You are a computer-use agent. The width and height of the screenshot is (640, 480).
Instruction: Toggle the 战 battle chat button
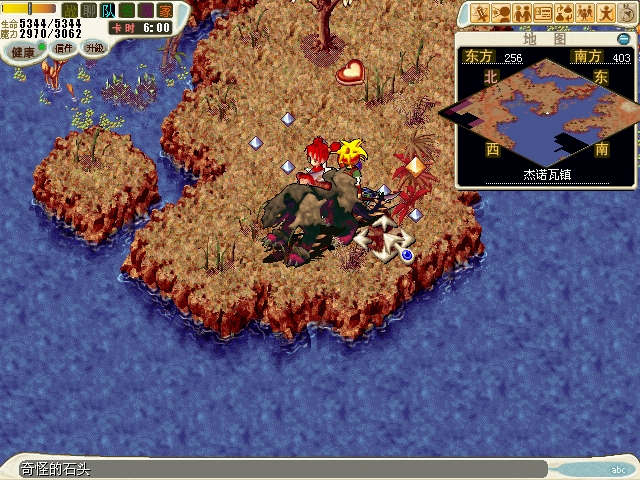pos(70,10)
